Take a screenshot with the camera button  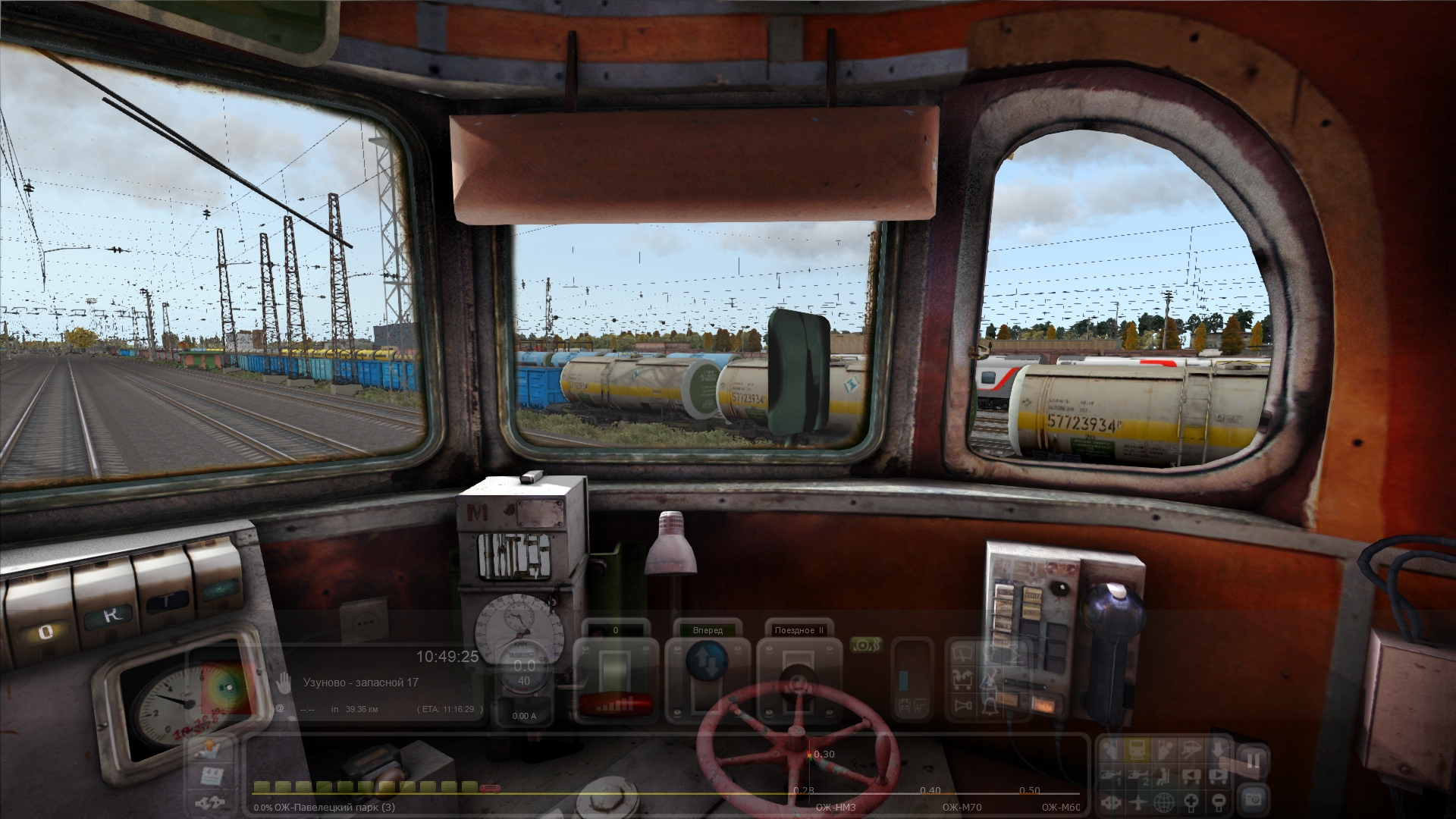[1252, 799]
